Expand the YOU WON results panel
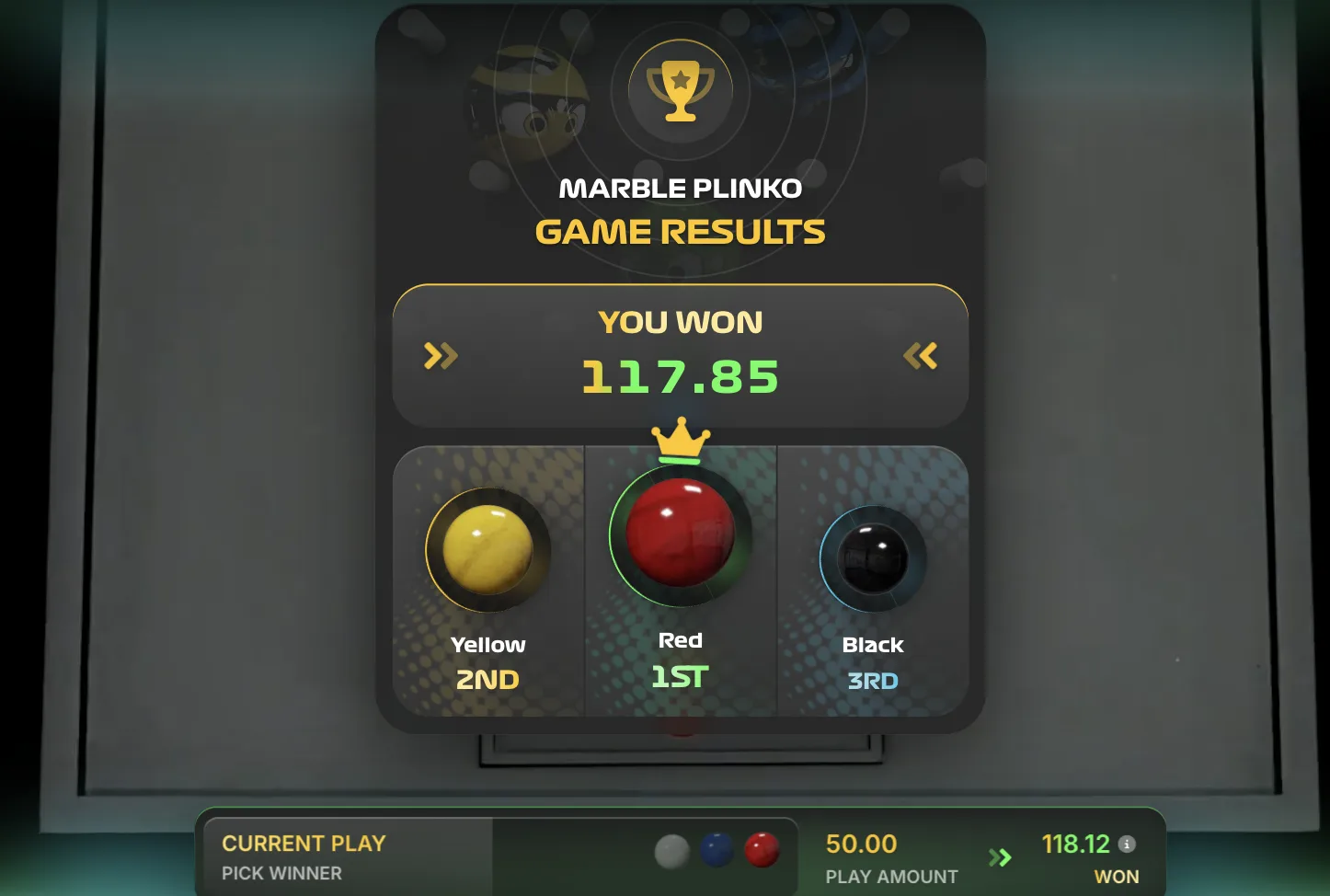The width and height of the screenshot is (1330, 896). click(x=680, y=354)
